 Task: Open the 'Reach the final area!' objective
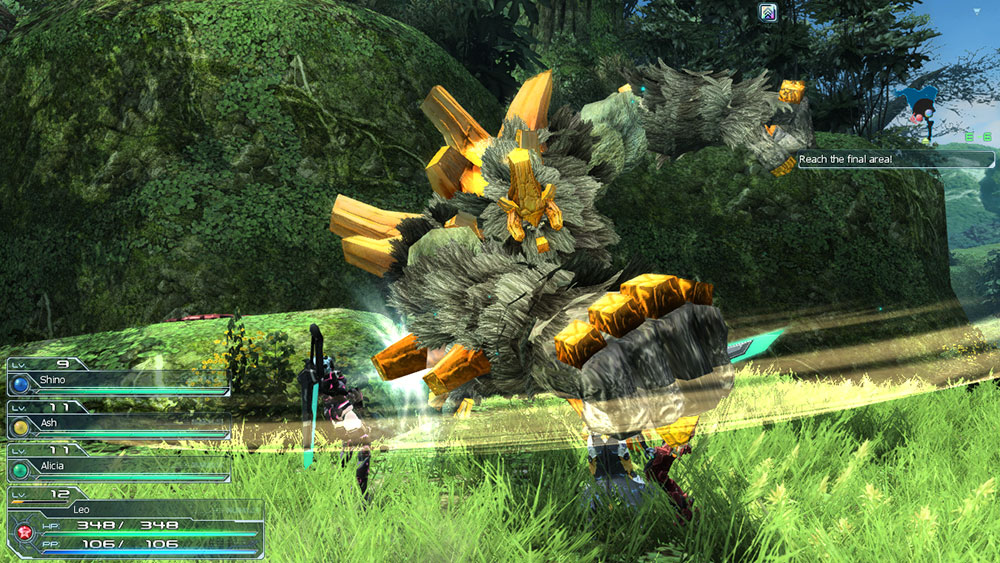pos(895,159)
